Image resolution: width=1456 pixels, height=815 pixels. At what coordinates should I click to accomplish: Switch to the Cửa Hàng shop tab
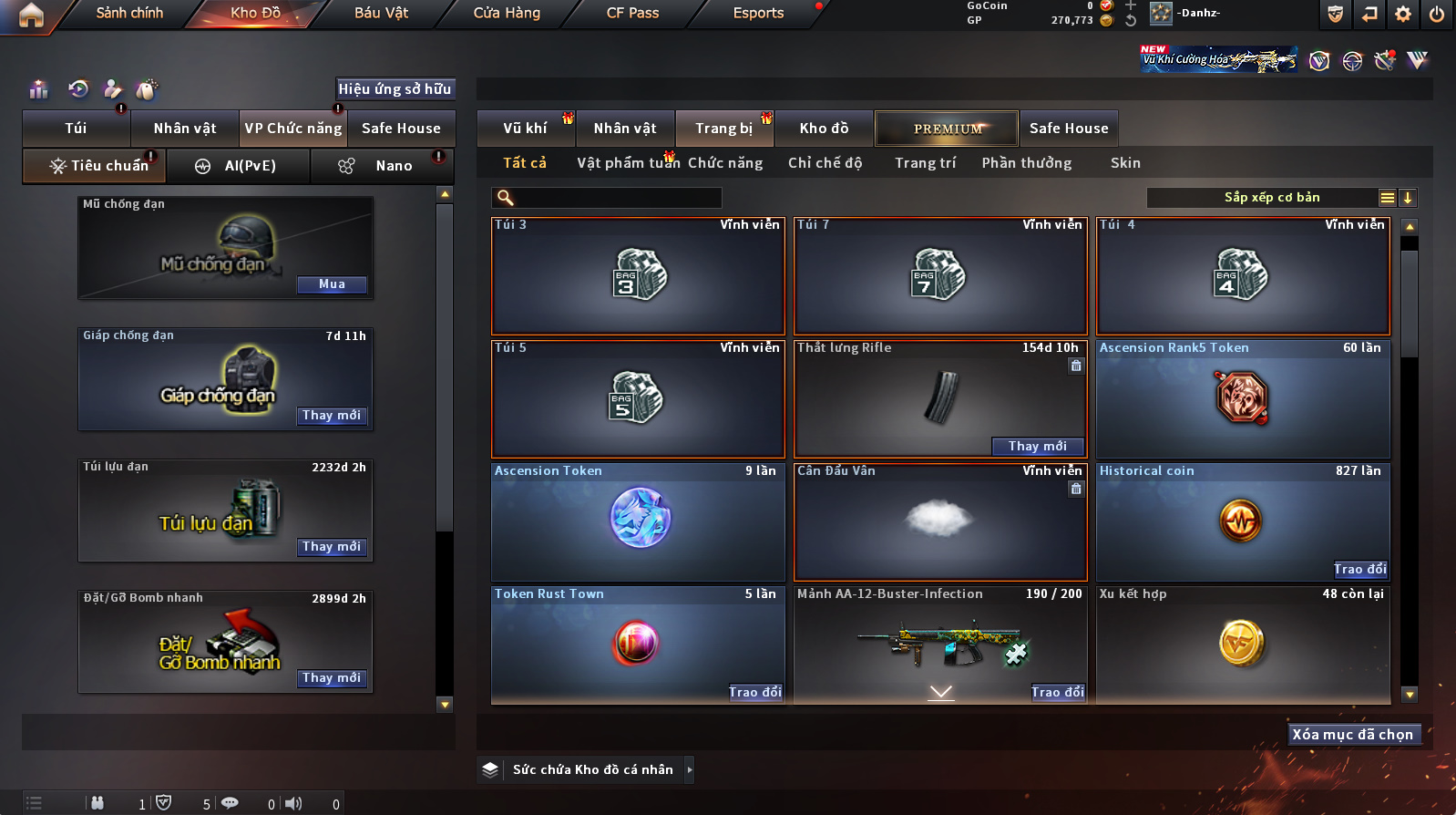(x=507, y=14)
